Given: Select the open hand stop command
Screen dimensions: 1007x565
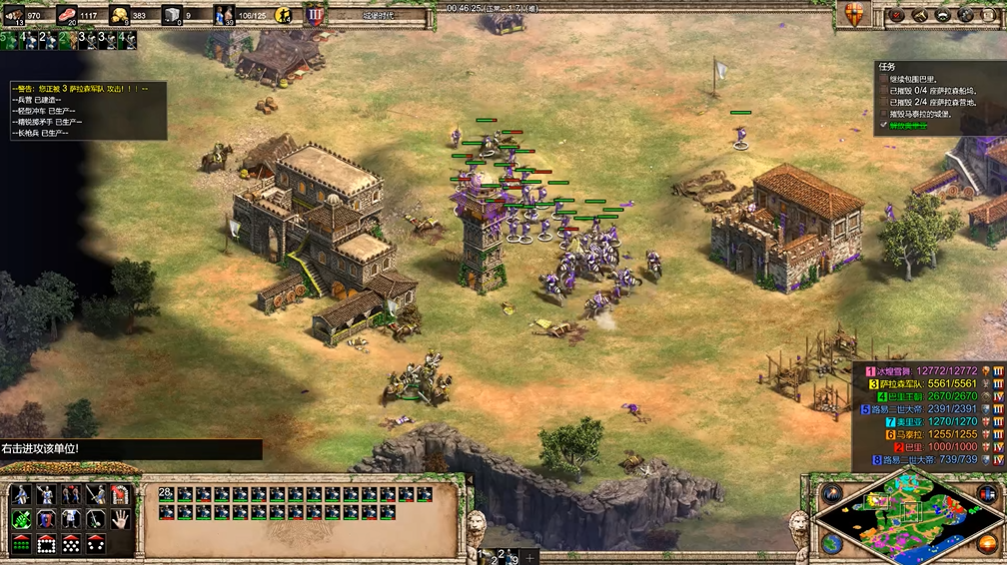Looking at the screenshot, I should pos(121,519).
